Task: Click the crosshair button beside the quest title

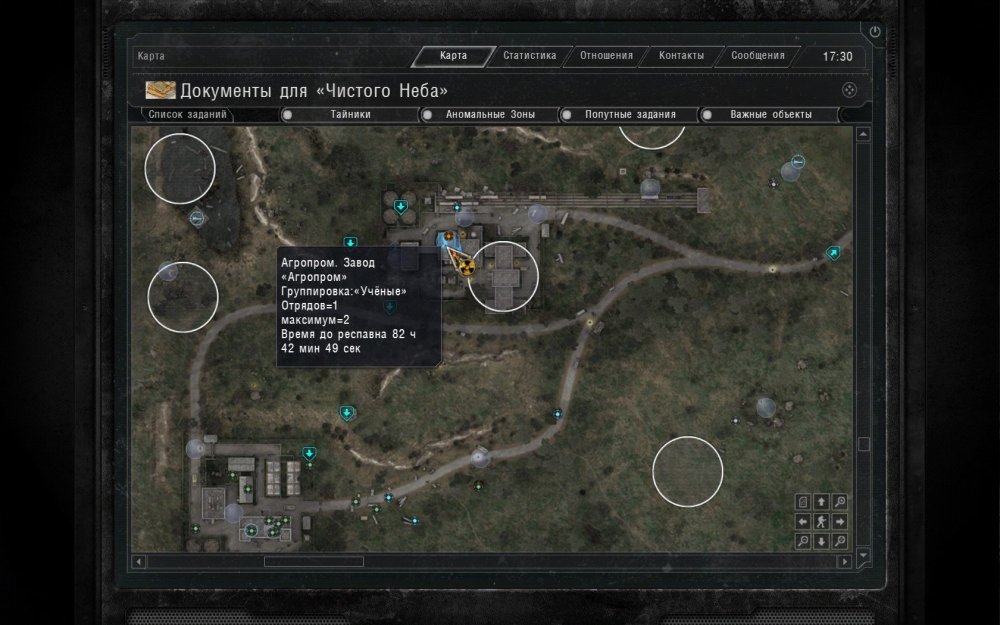Action: 849,90
